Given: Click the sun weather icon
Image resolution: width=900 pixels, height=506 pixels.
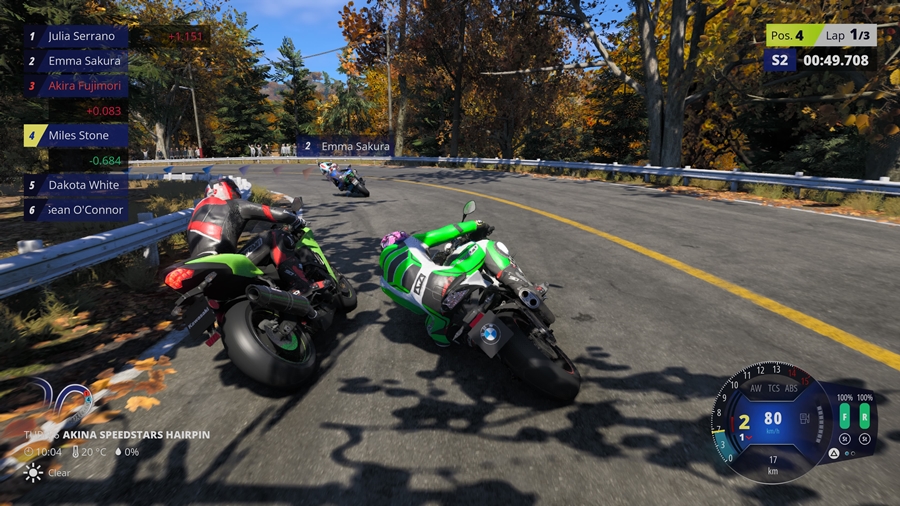Looking at the screenshot, I should (33, 473).
